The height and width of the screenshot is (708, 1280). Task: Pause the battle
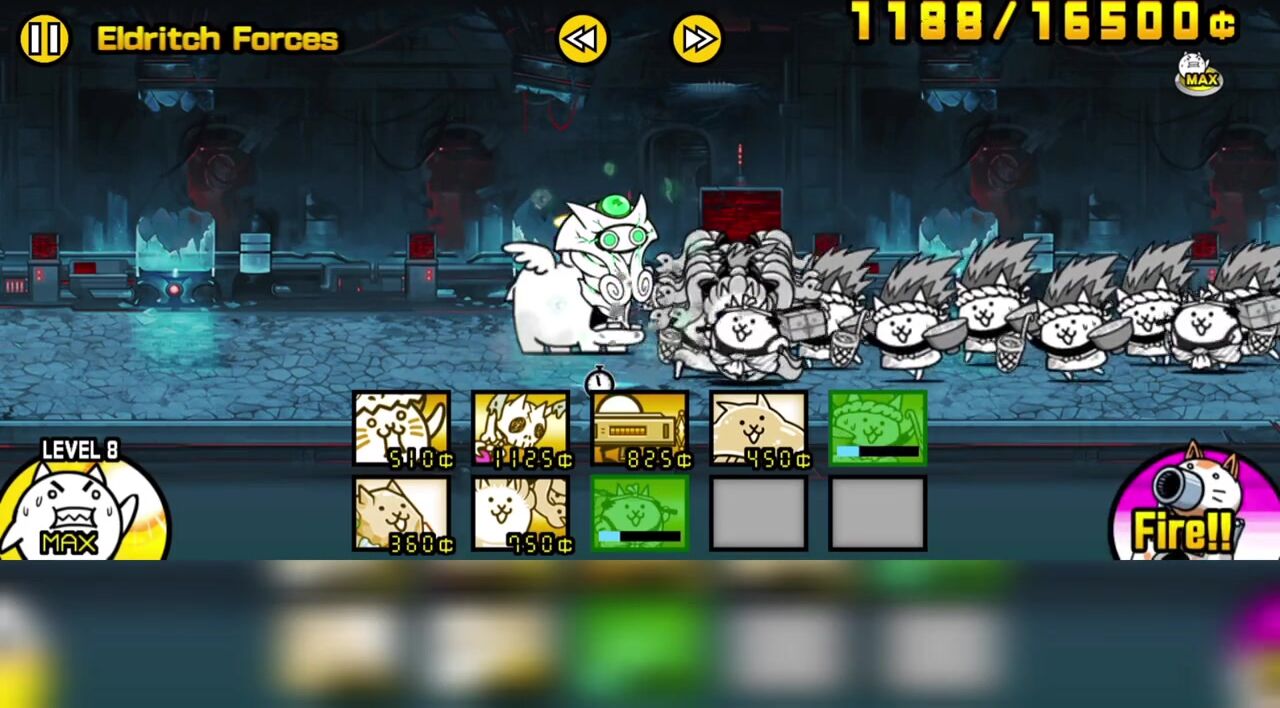(x=44, y=39)
